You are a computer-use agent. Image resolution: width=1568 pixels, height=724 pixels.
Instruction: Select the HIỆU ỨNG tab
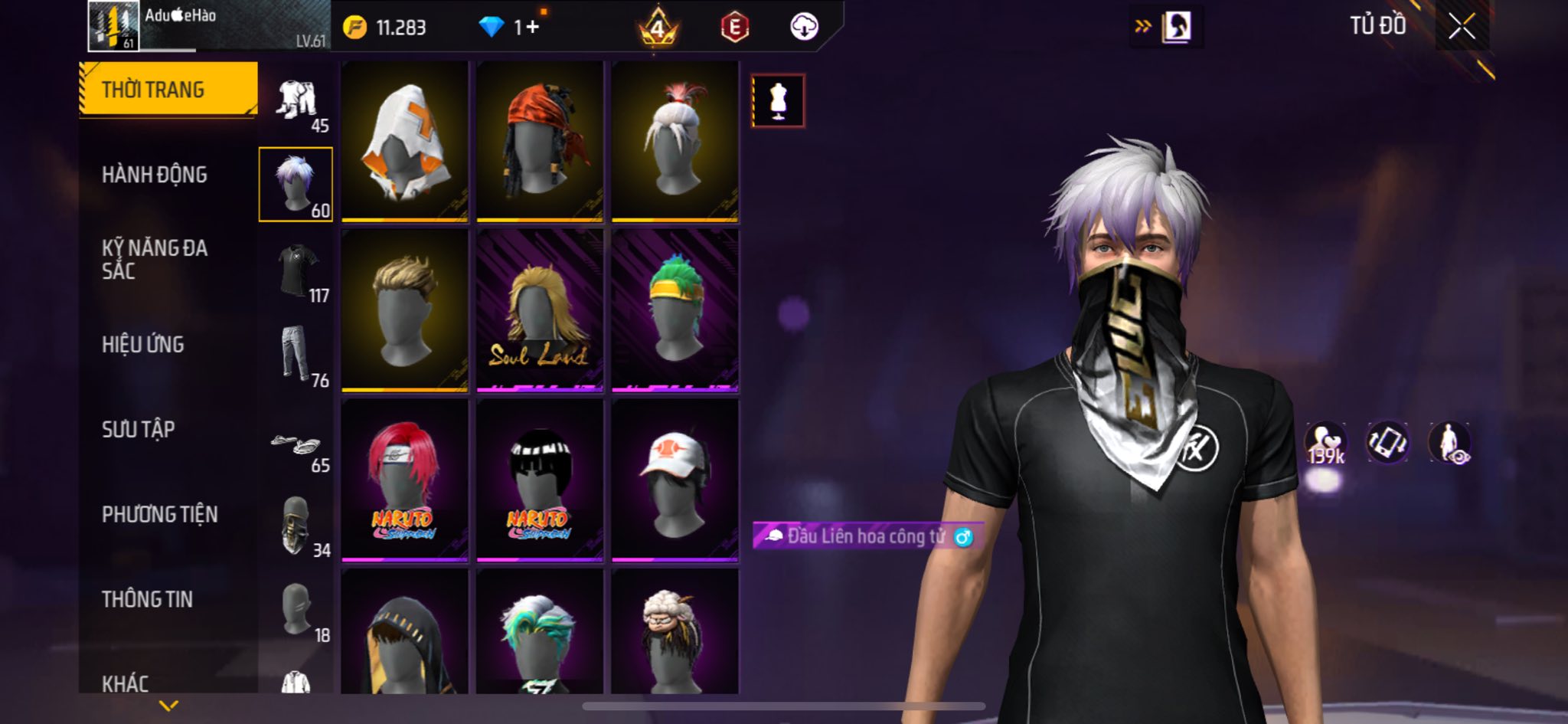click(x=142, y=345)
